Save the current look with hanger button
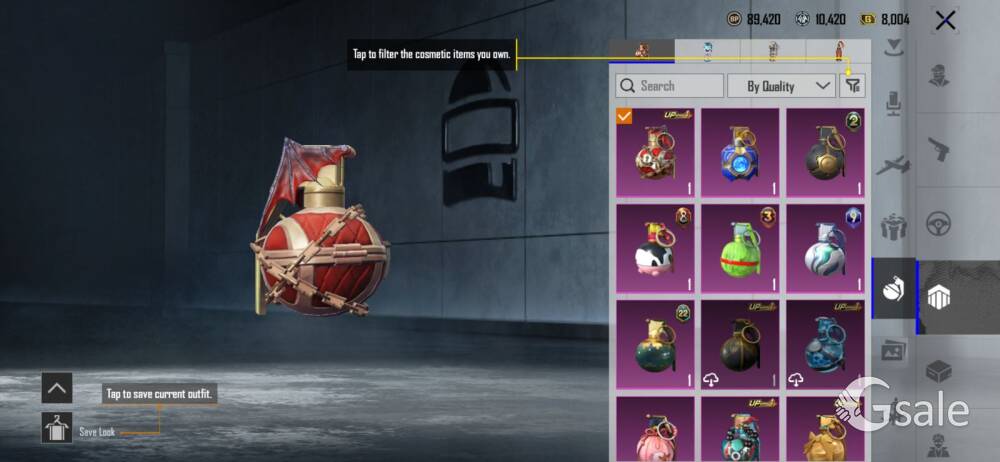The width and height of the screenshot is (1000, 462). [56, 428]
